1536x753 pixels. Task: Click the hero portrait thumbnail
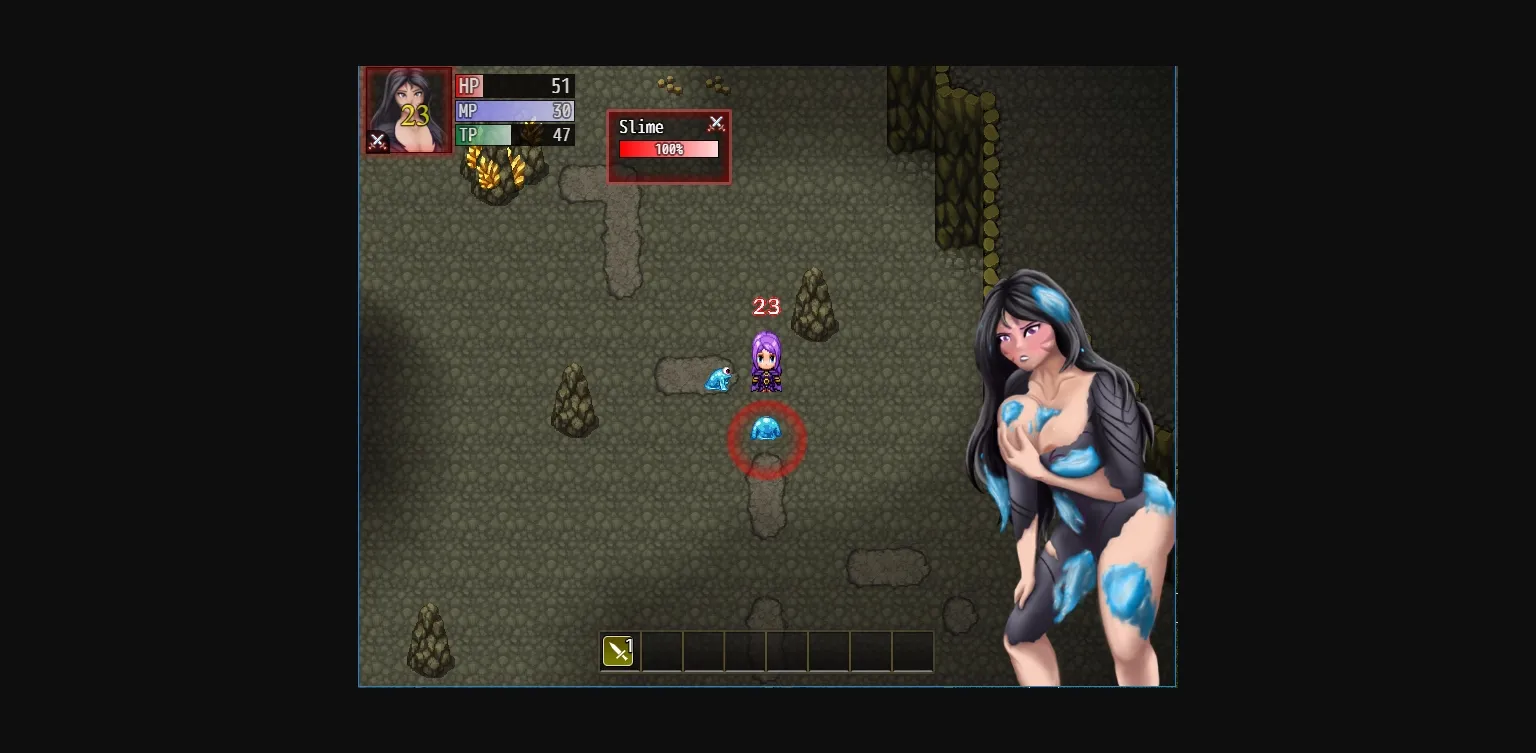[407, 110]
